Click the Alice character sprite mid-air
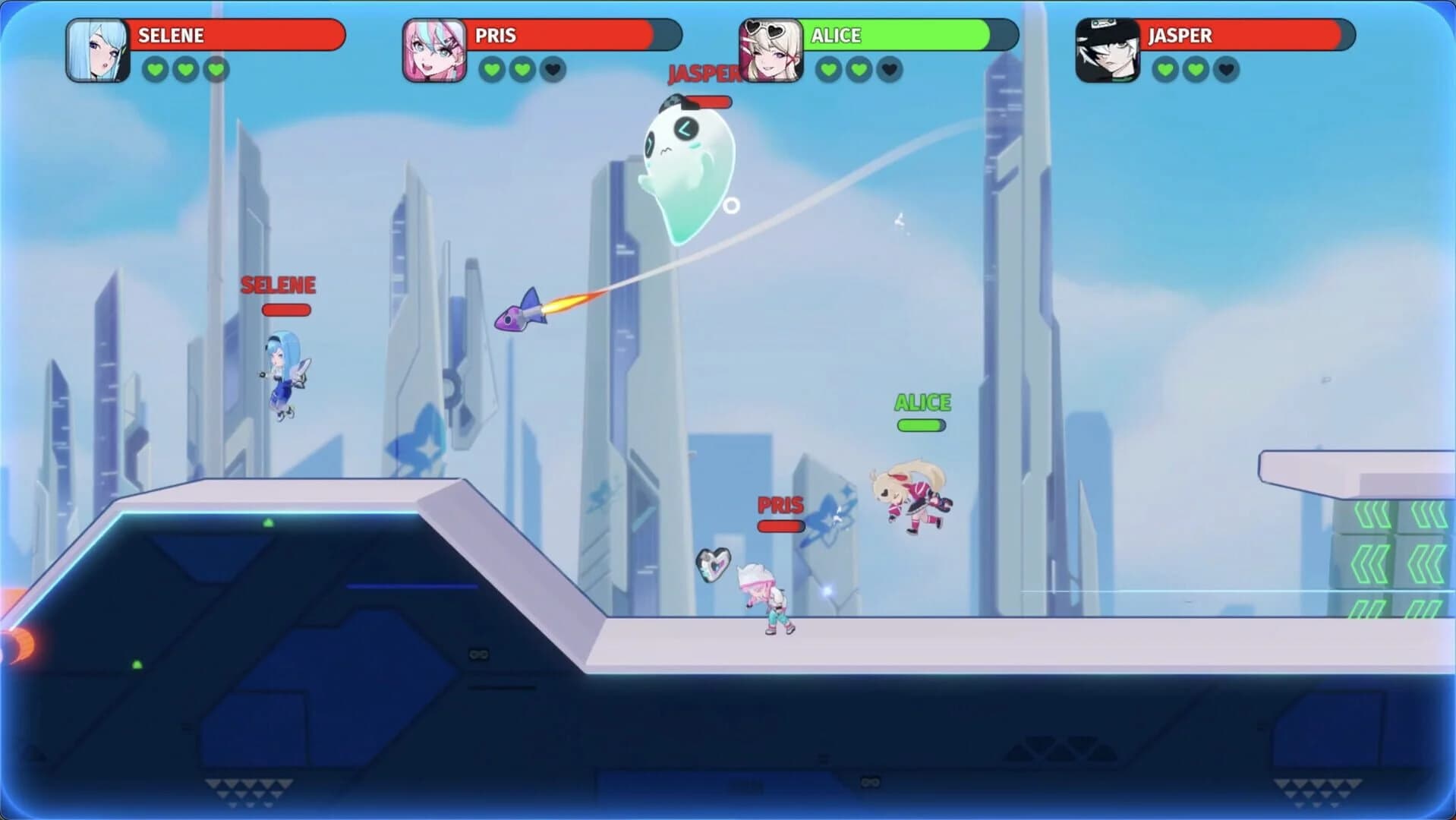This screenshot has width=1456, height=820. point(911,497)
